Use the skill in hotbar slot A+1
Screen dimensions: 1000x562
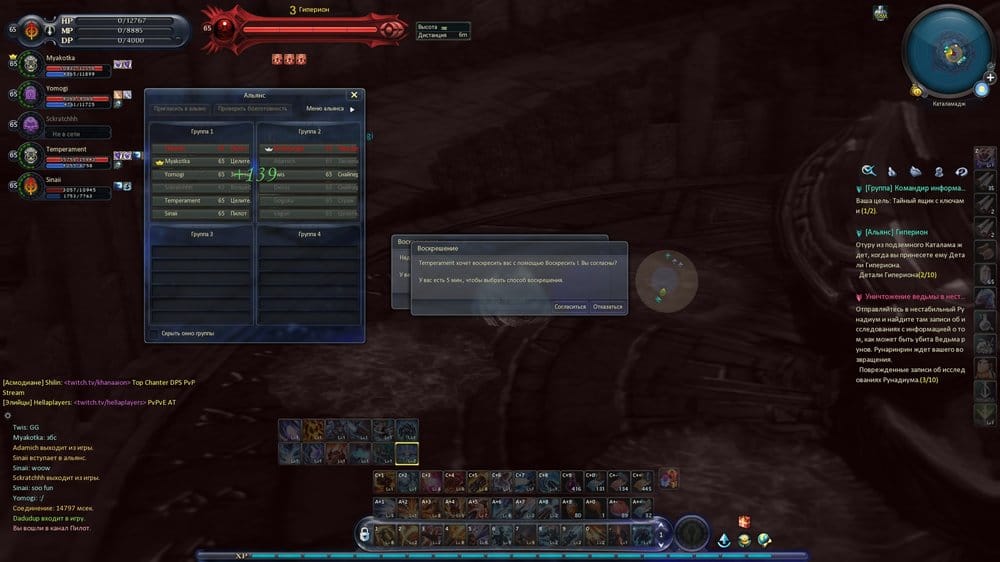click(383, 508)
